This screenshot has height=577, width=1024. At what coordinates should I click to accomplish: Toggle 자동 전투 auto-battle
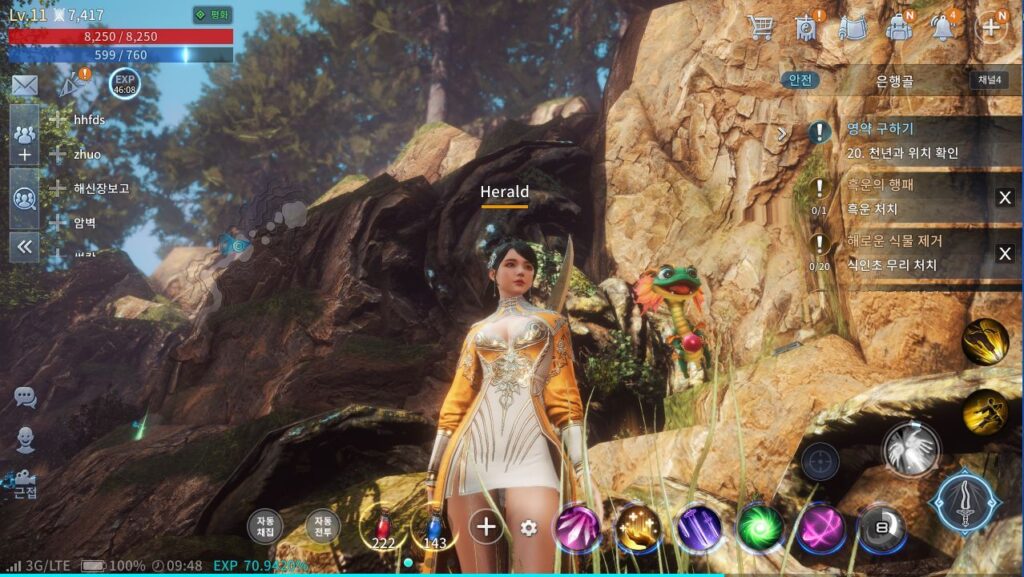(322, 526)
